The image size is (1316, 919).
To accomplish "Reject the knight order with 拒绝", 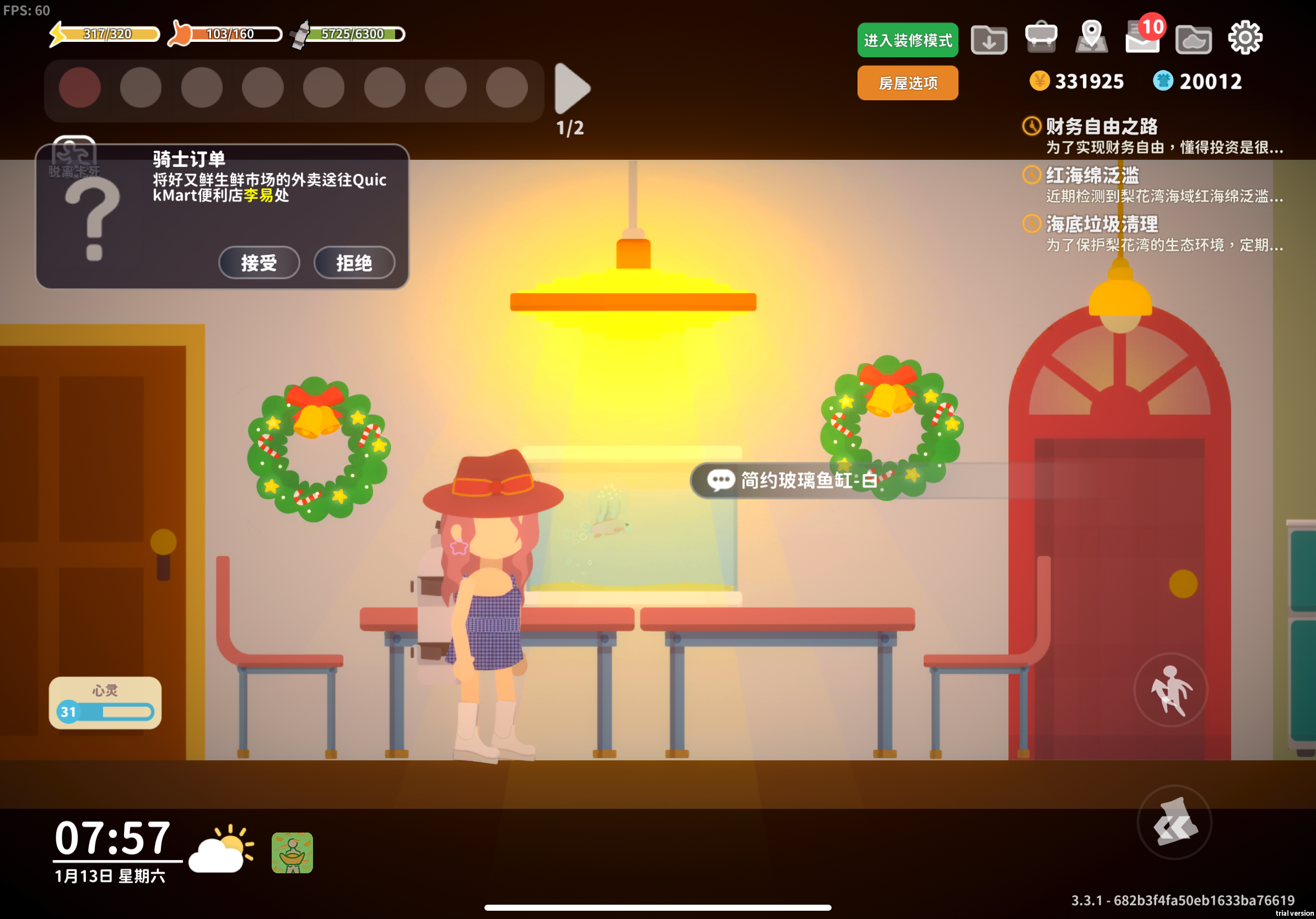I will (x=355, y=263).
